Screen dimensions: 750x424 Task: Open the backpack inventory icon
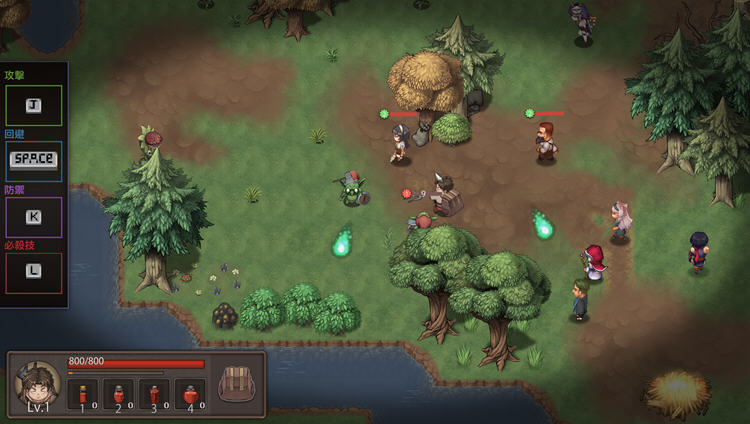point(237,384)
